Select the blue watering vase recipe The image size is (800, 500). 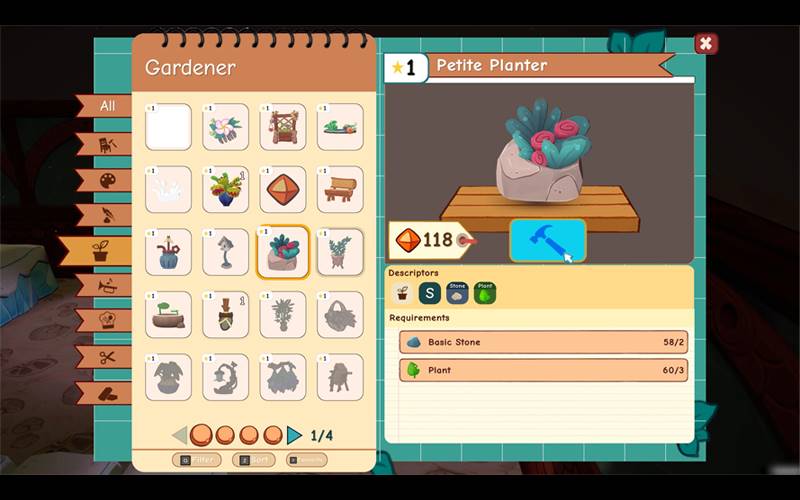168,251
